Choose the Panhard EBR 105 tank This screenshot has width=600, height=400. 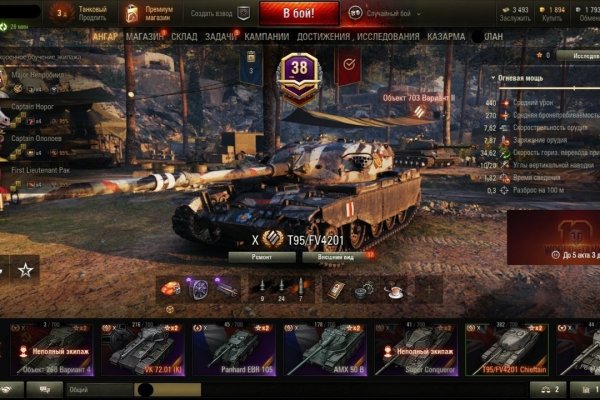click(x=232, y=348)
